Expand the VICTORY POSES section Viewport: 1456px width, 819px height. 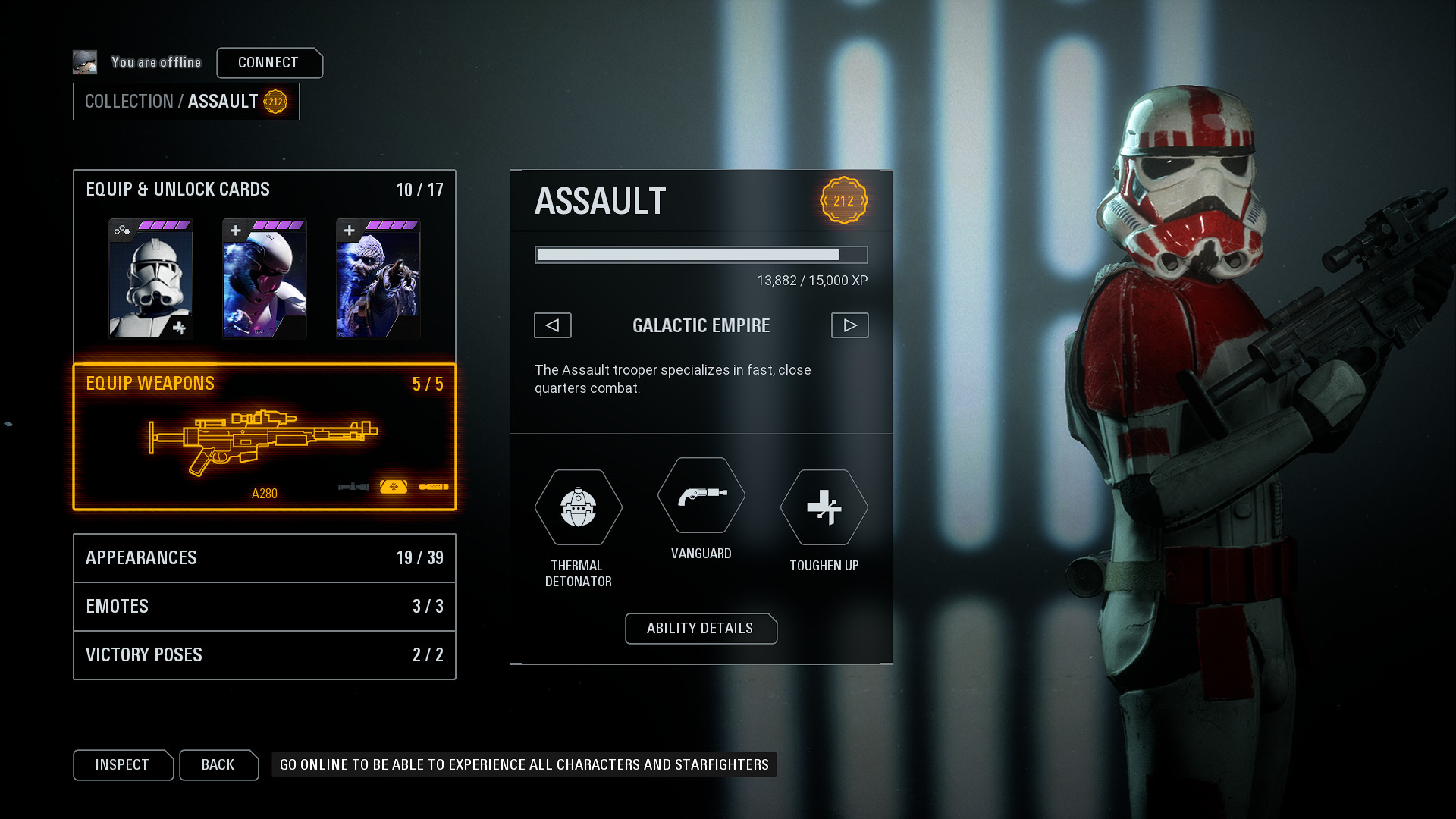(x=264, y=655)
